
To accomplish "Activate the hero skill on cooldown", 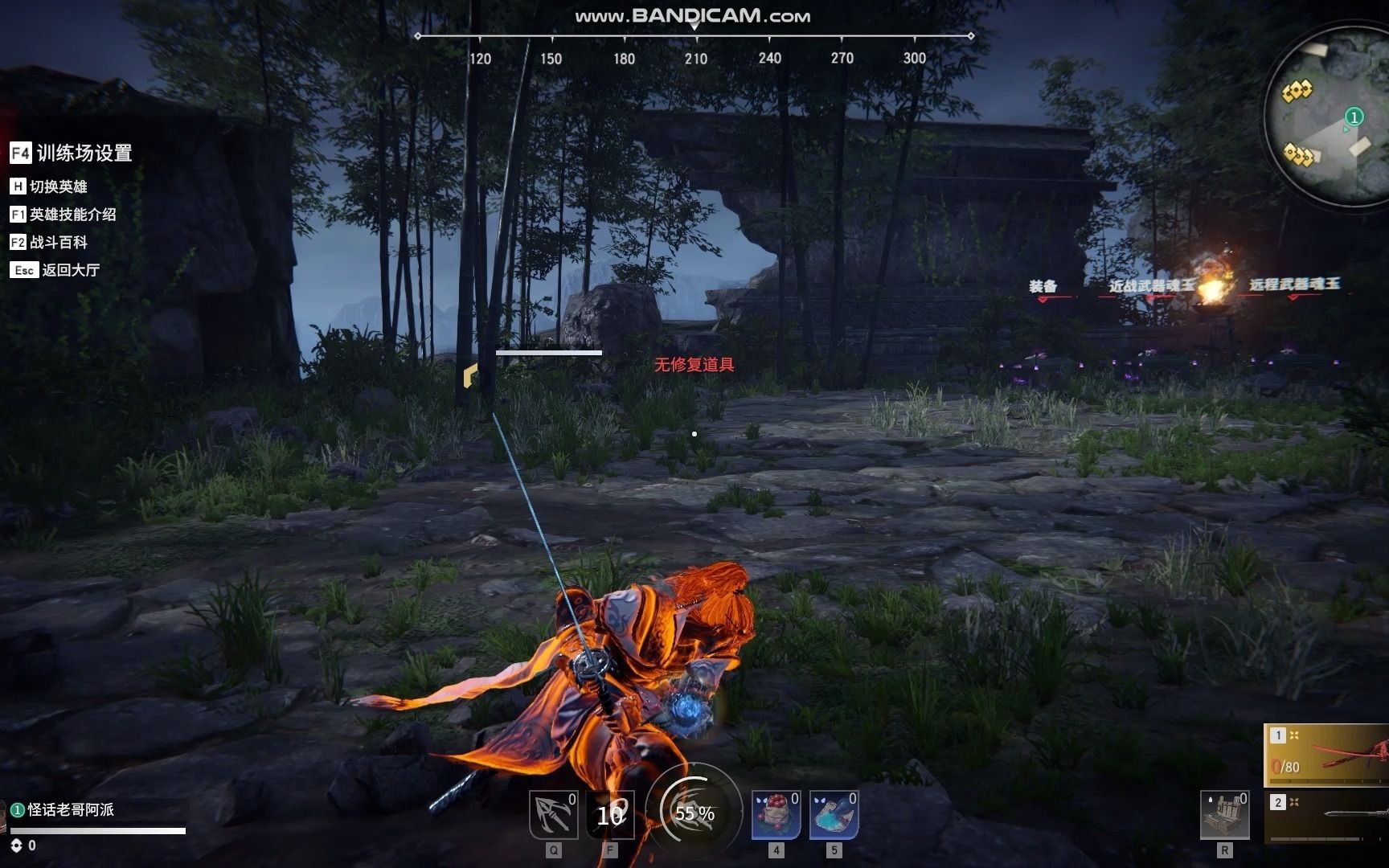I will click(610, 815).
